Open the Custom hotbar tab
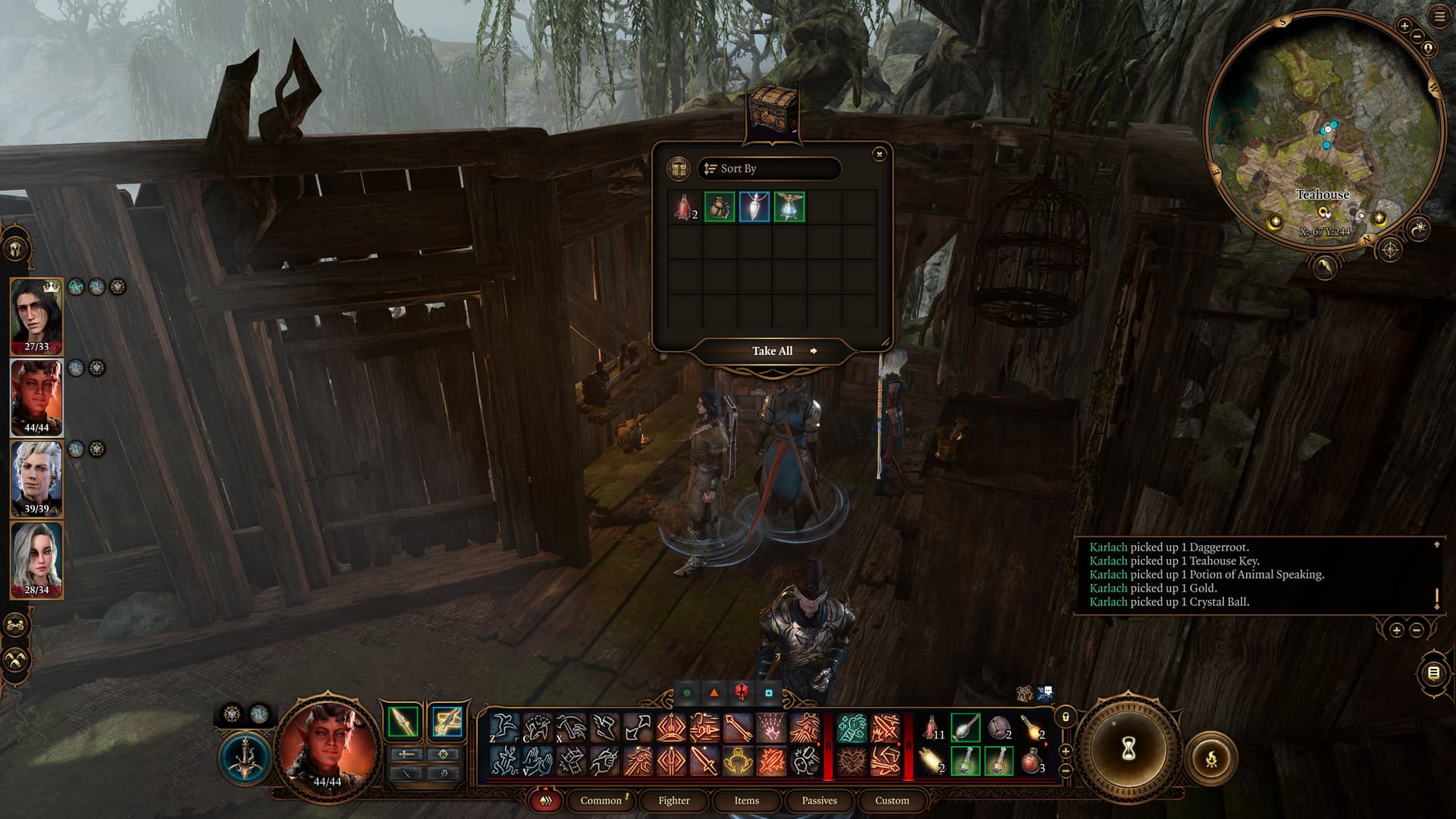Screen dimensions: 1456x819 892,801
